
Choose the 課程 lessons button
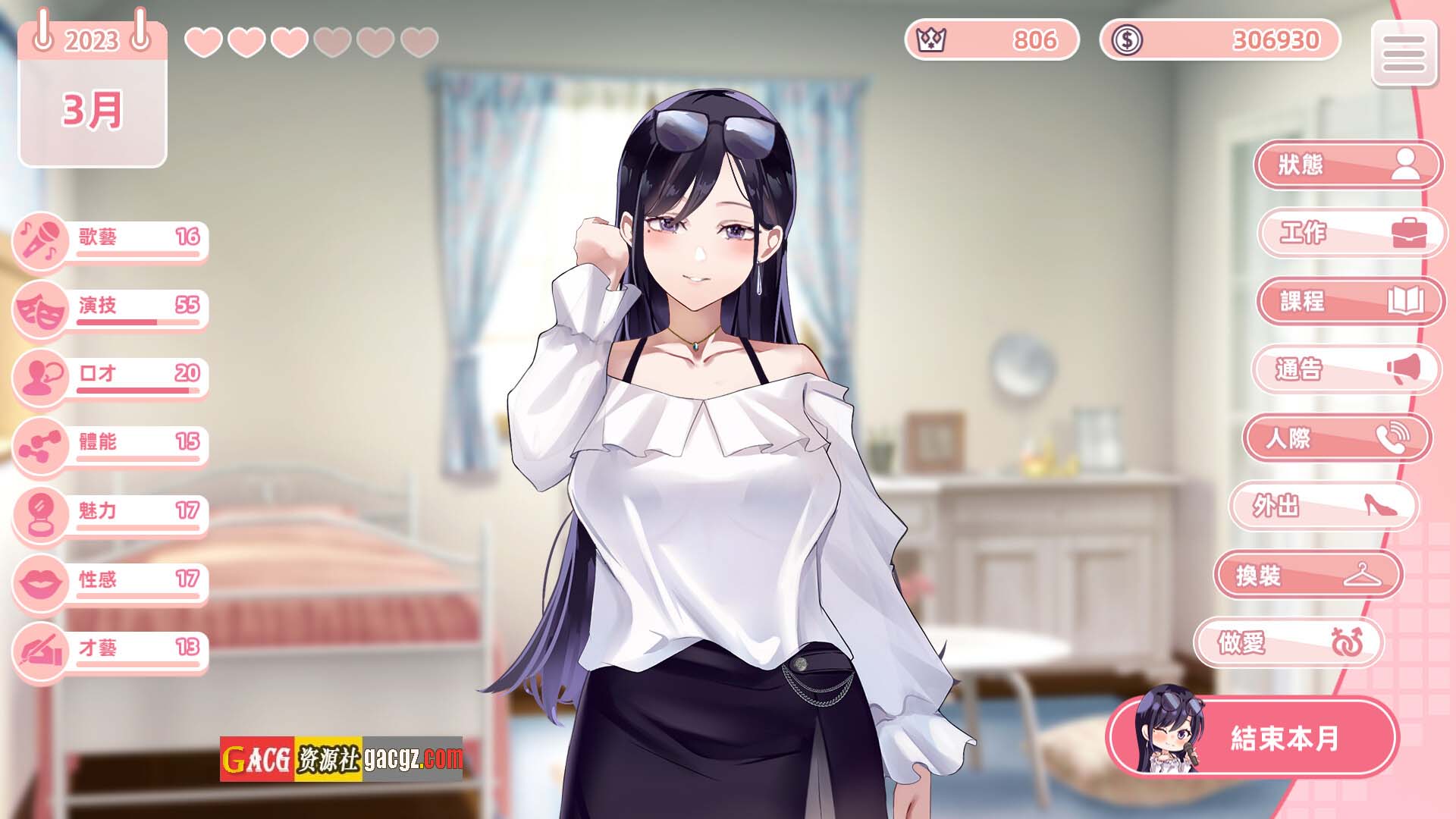[x=1350, y=301]
